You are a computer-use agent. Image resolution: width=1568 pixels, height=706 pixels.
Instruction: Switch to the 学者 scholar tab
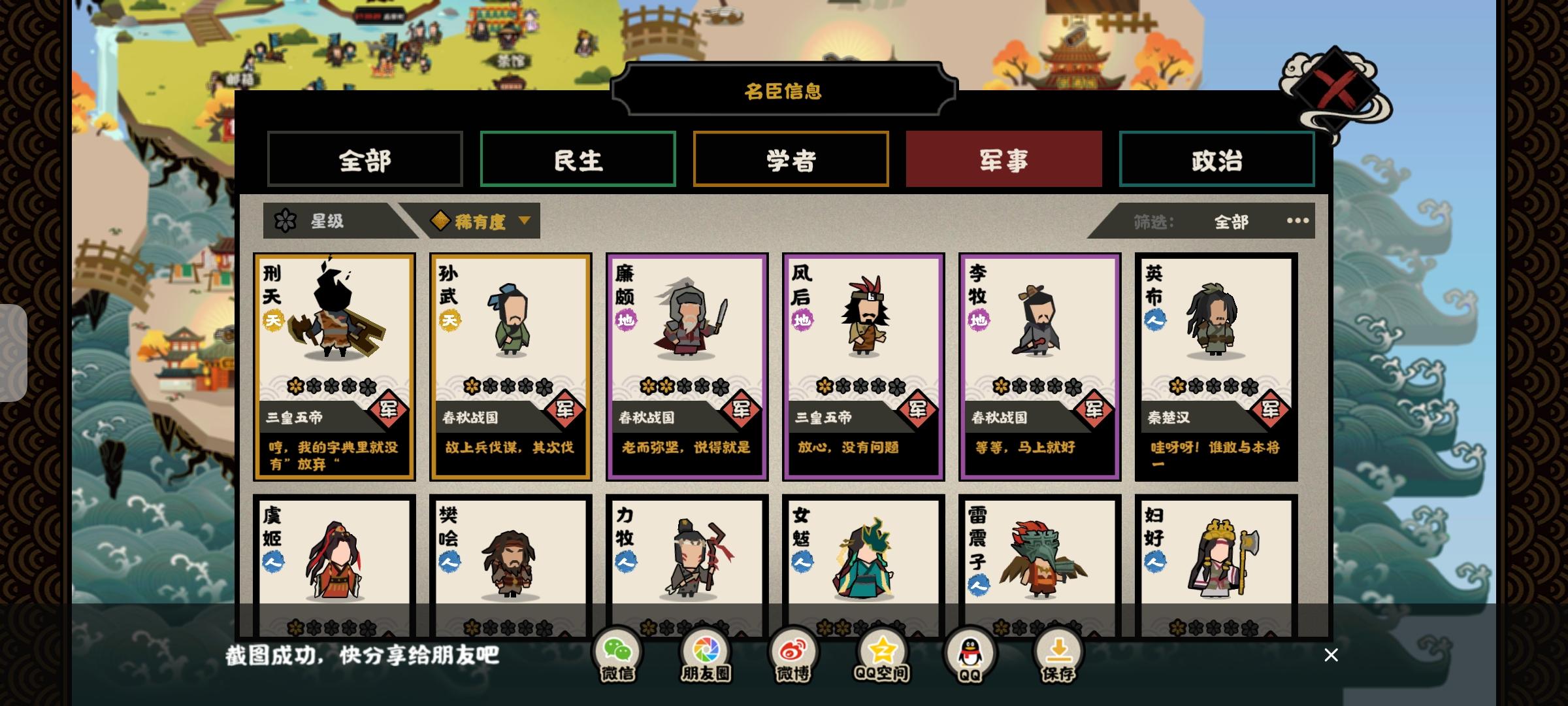point(791,159)
